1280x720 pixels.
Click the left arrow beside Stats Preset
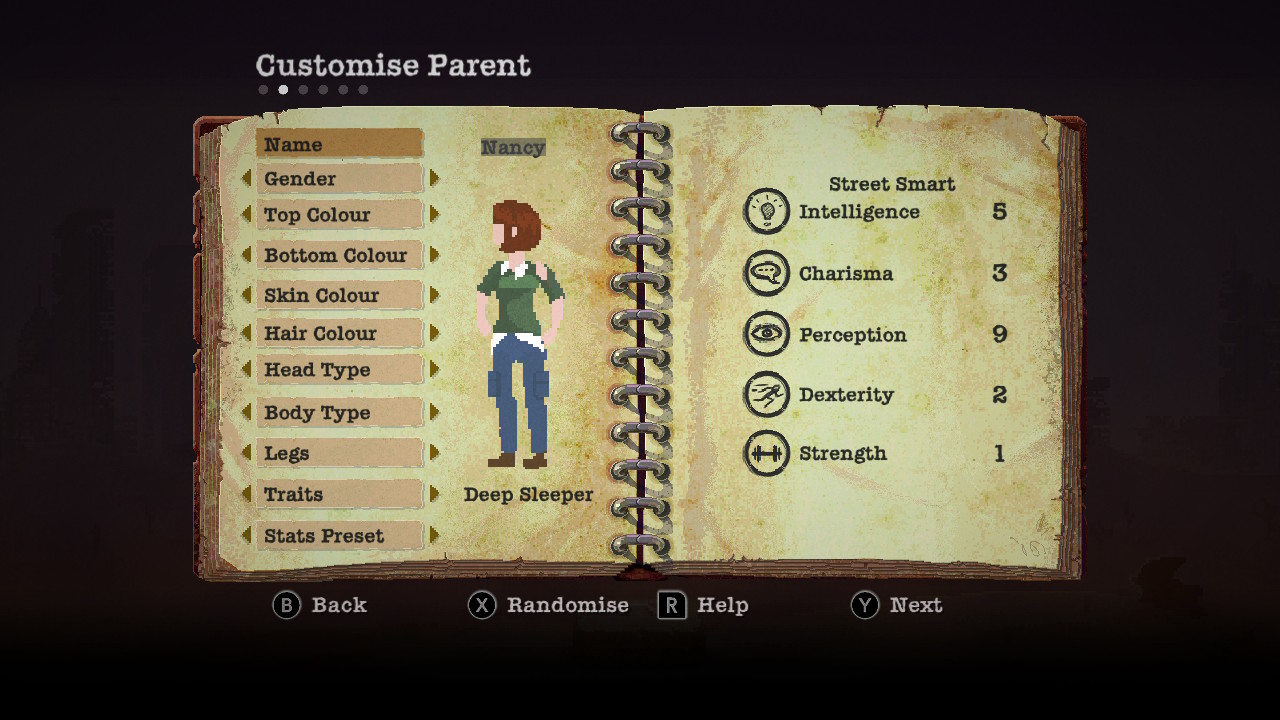click(250, 536)
